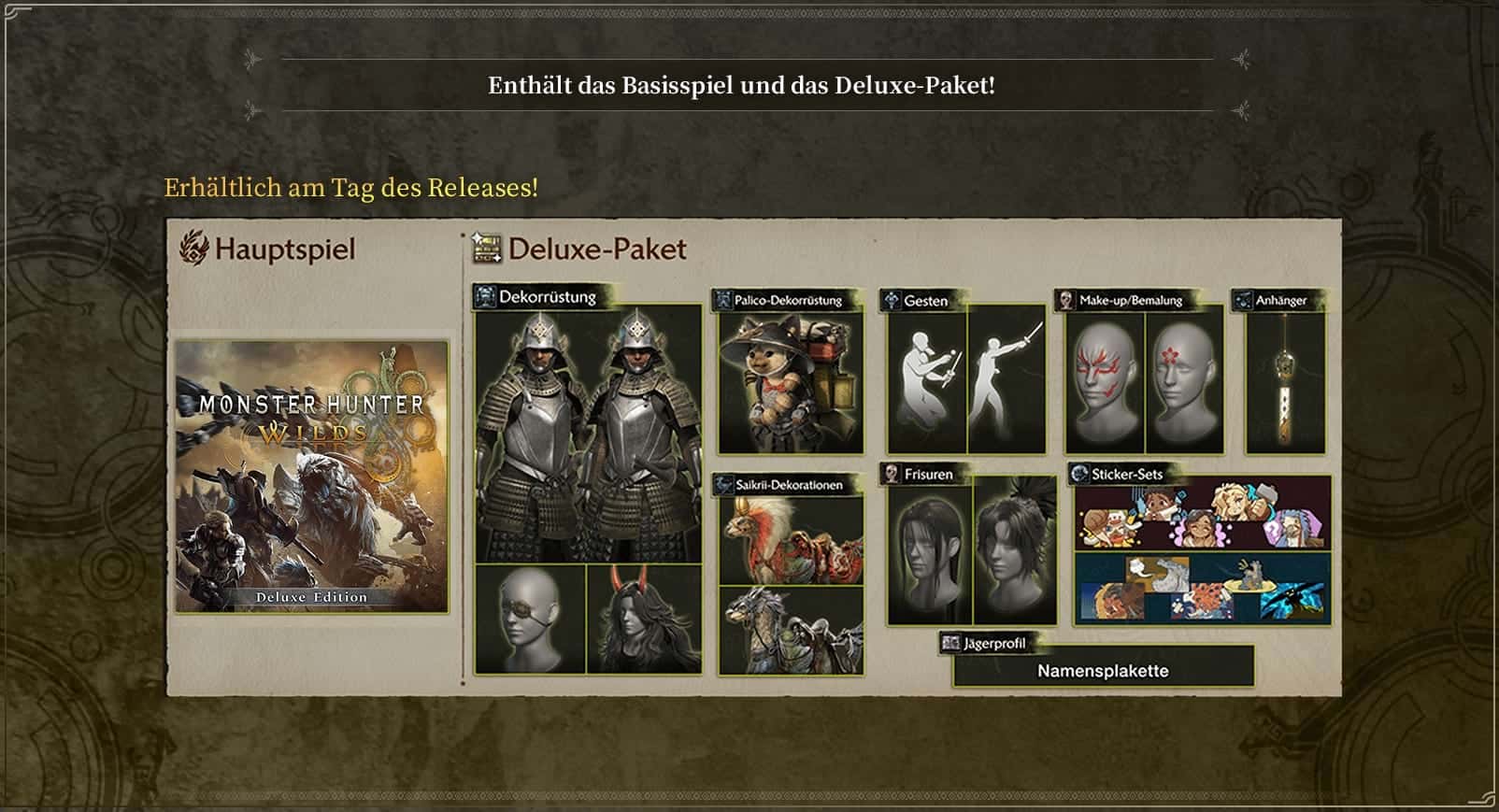
Task: Select the red-horned hair accessory thumbnail
Action: [644, 619]
